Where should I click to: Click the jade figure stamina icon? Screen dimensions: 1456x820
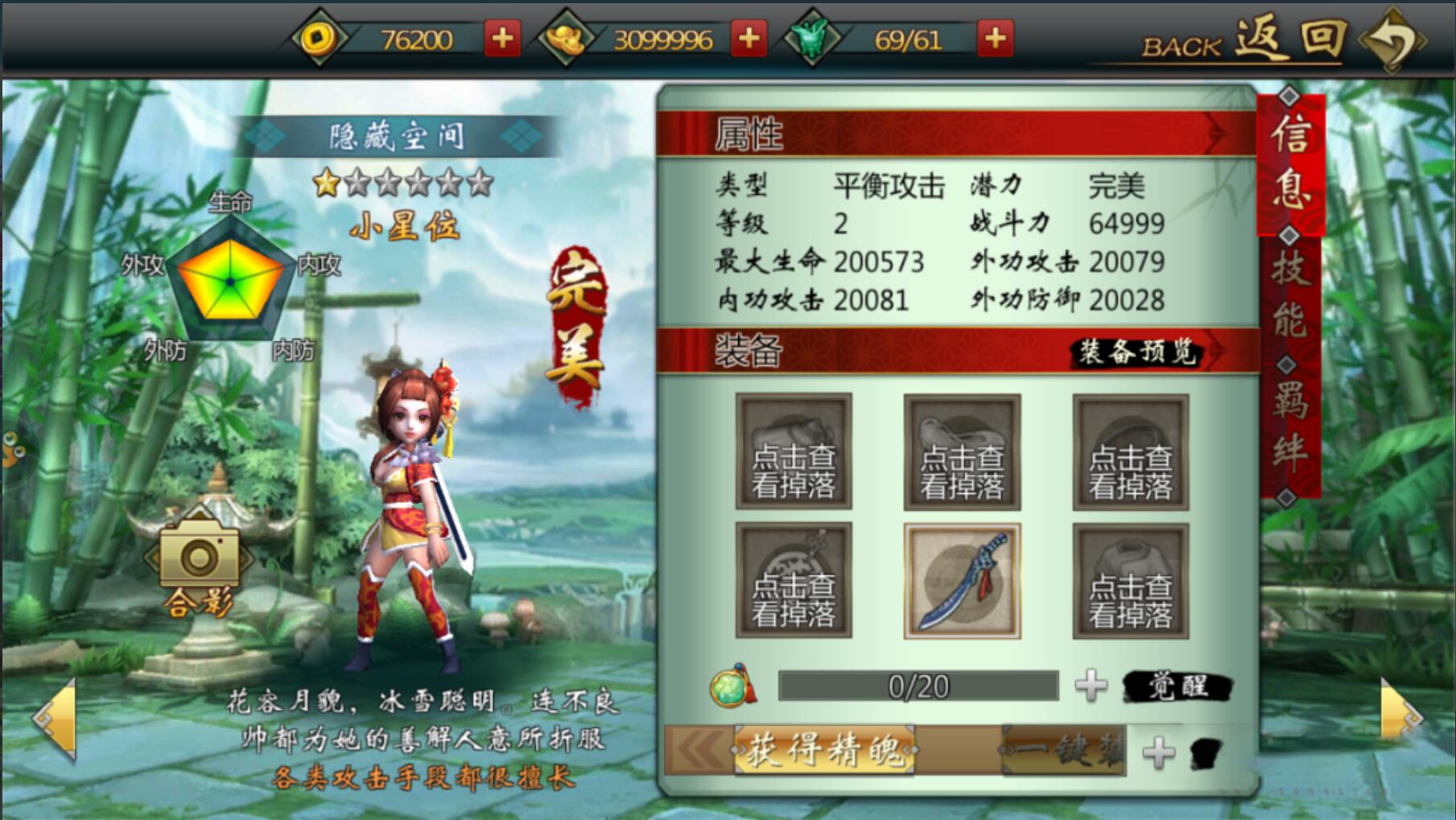tap(807, 36)
